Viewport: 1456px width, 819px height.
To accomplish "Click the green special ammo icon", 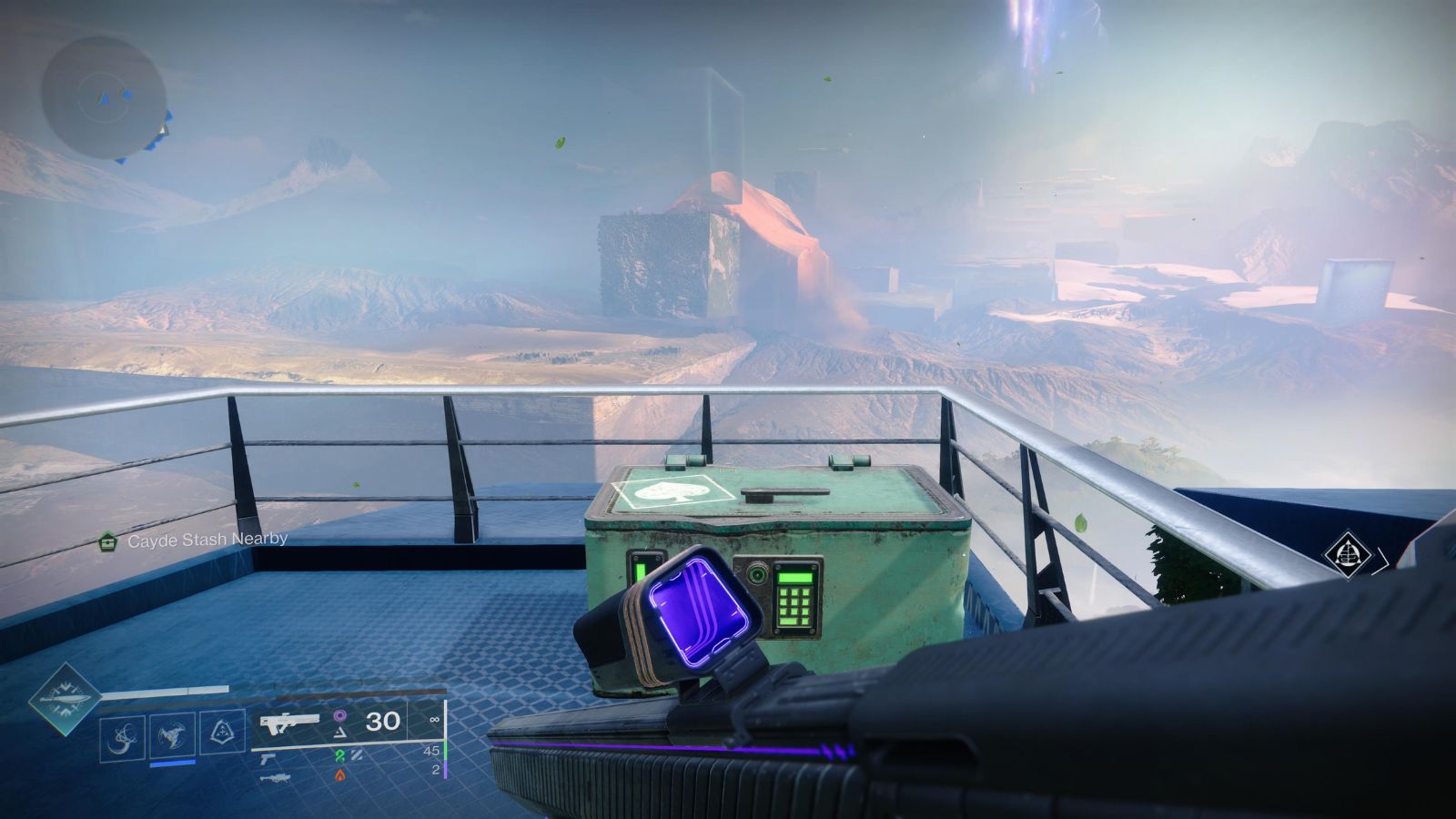I will coord(341,755).
